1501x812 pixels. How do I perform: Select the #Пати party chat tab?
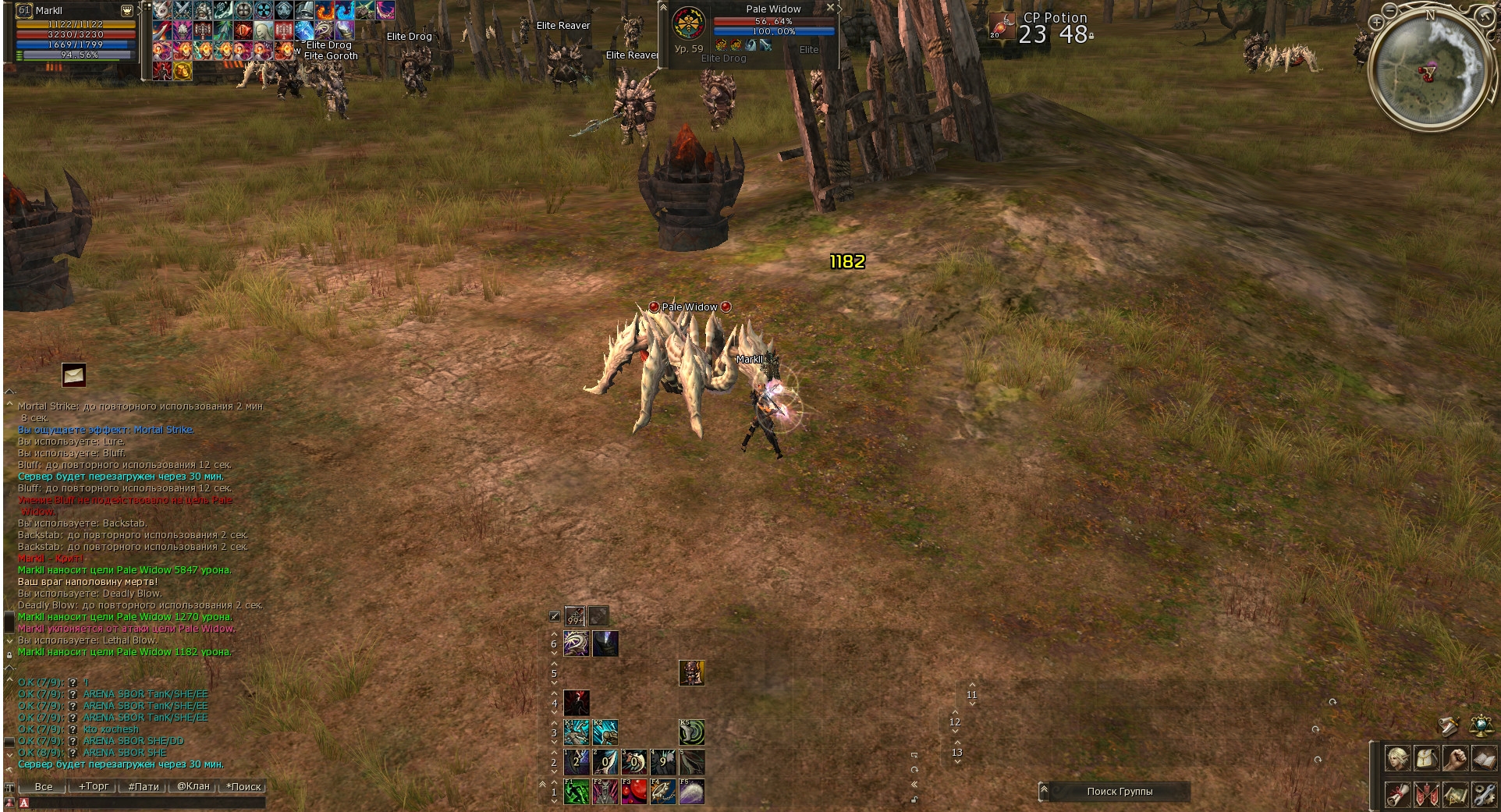[144, 786]
